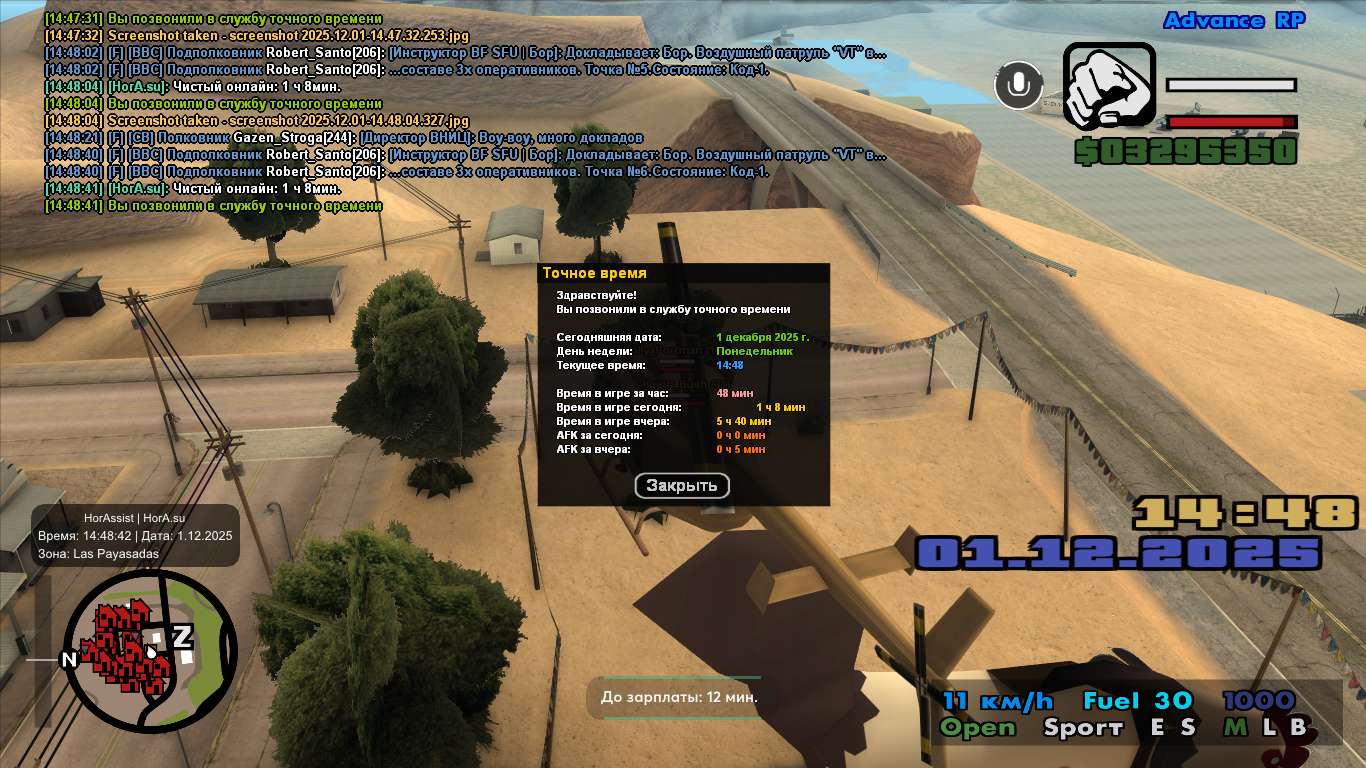Click the circular radar minimap
This screenshot has width=1366, height=768.
pyautogui.click(x=151, y=649)
